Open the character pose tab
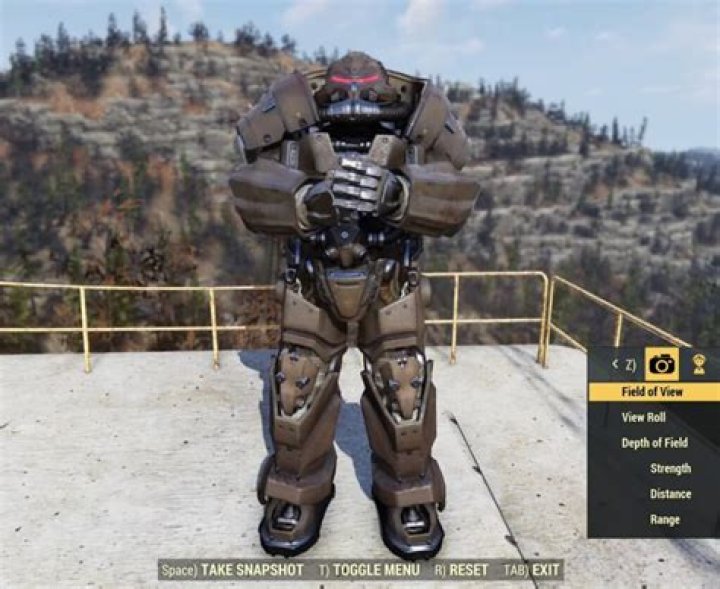 [x=699, y=364]
